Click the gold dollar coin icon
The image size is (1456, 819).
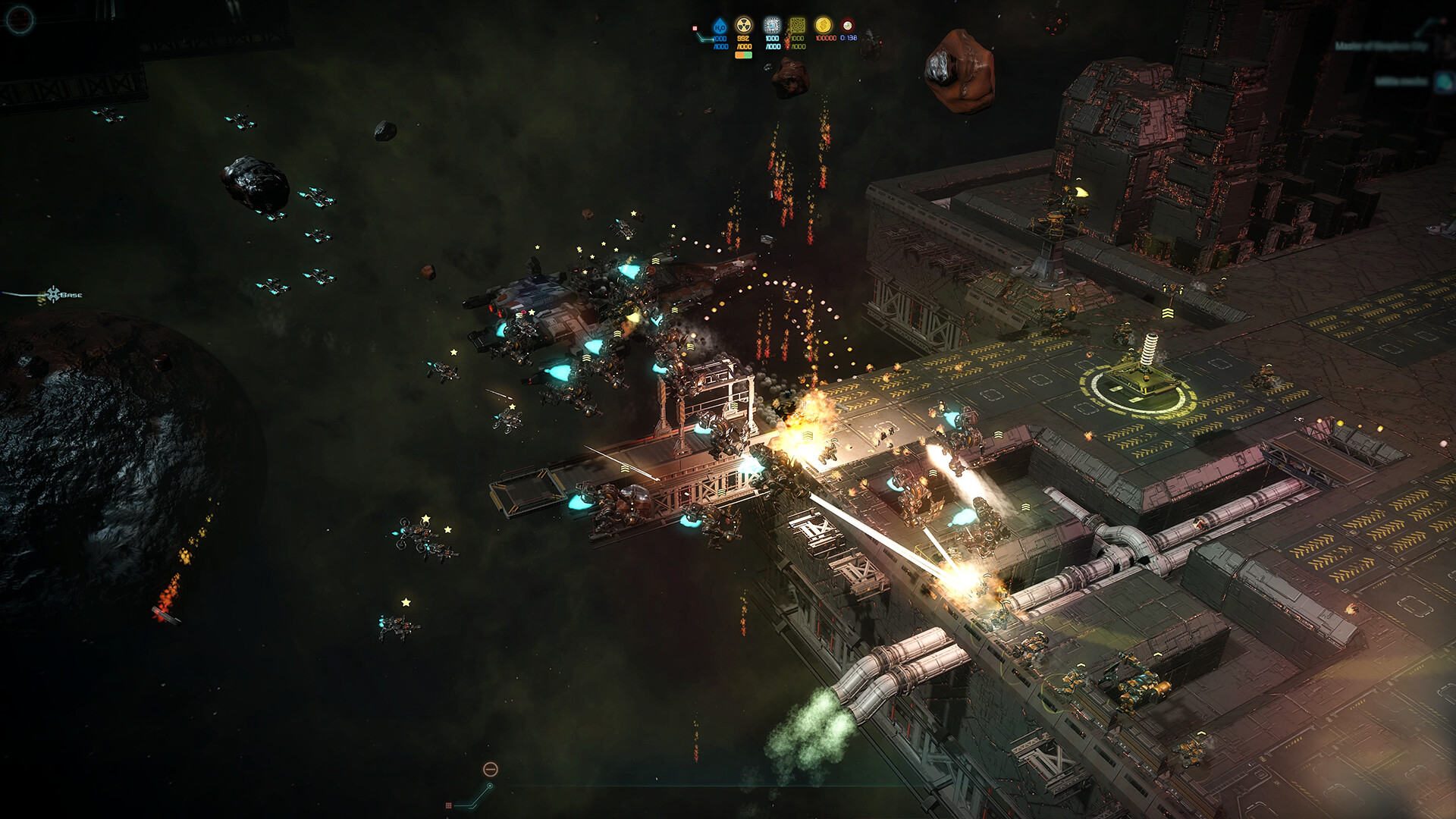[823, 26]
